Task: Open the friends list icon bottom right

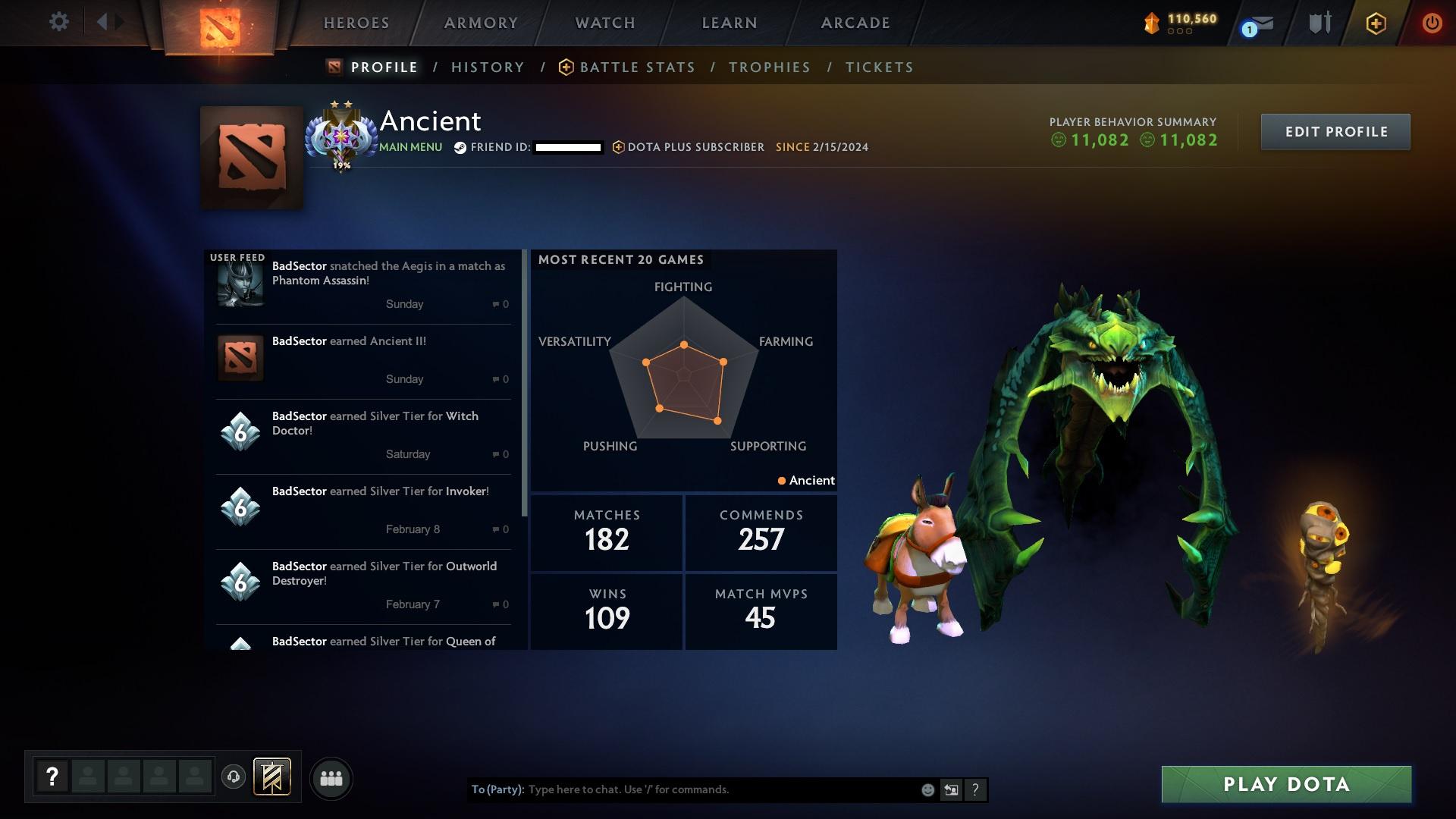Action: [x=331, y=778]
